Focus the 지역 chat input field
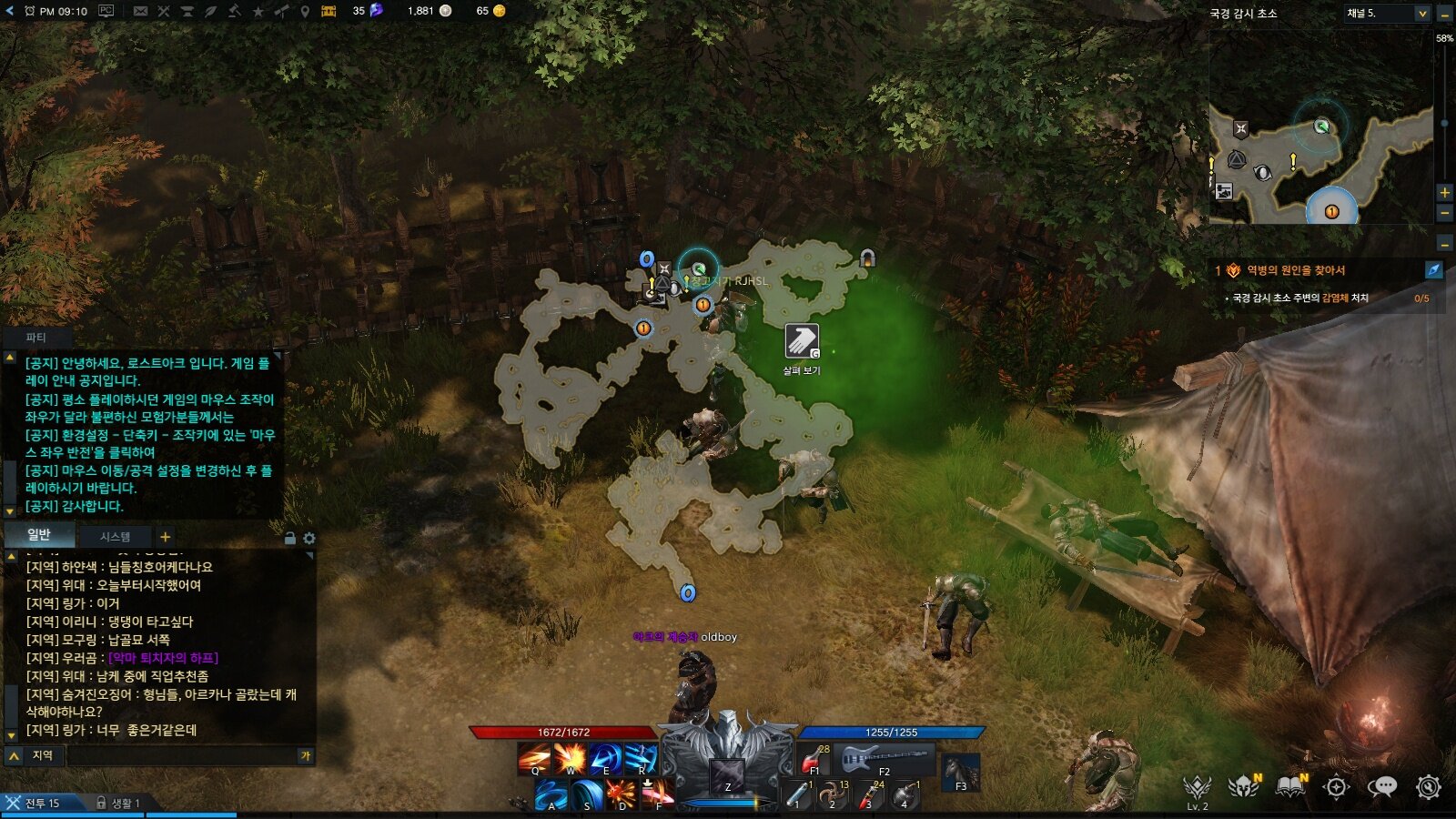This screenshot has height=819, width=1456. 182,755
